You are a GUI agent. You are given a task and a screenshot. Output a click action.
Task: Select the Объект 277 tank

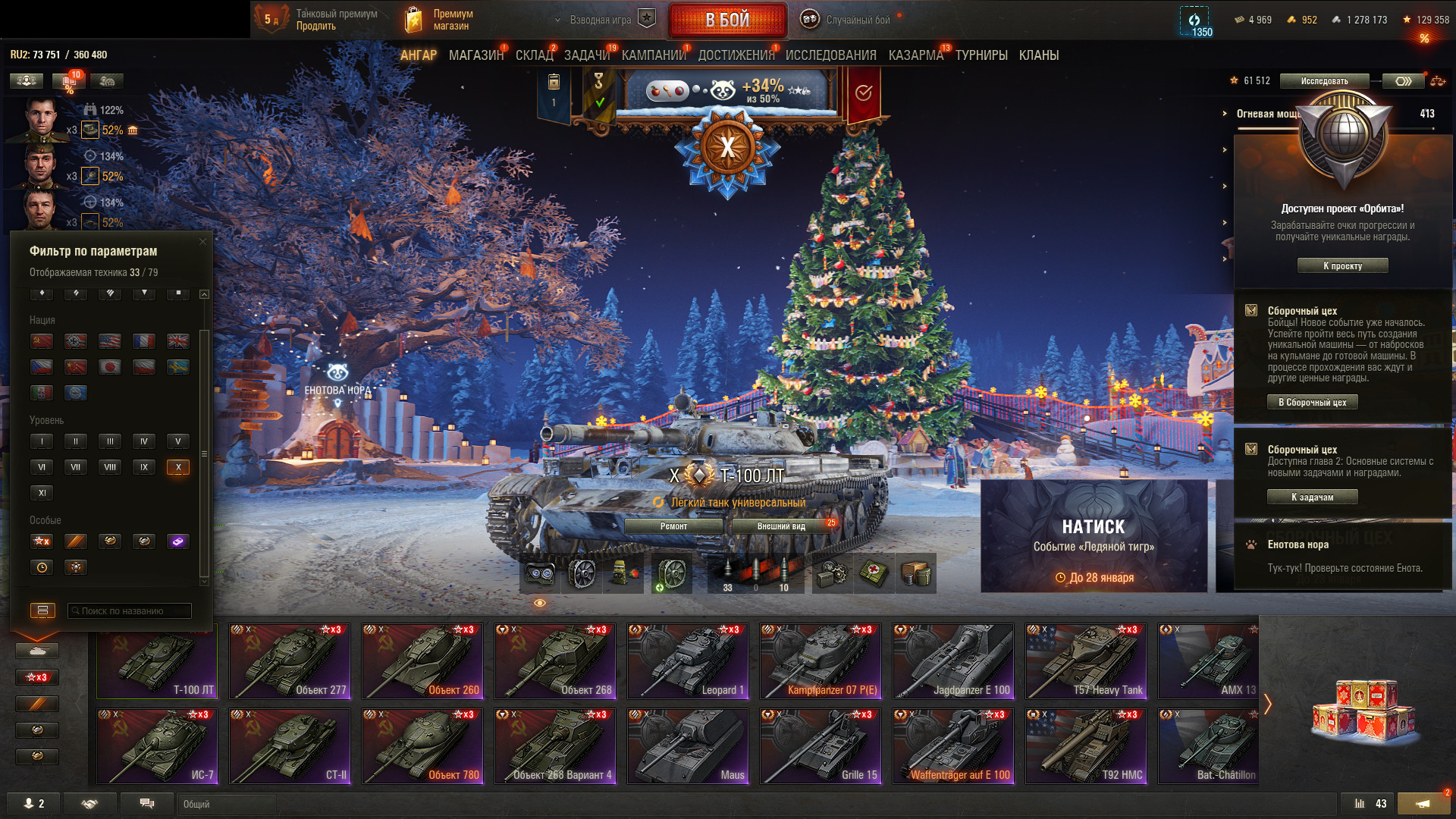click(290, 661)
